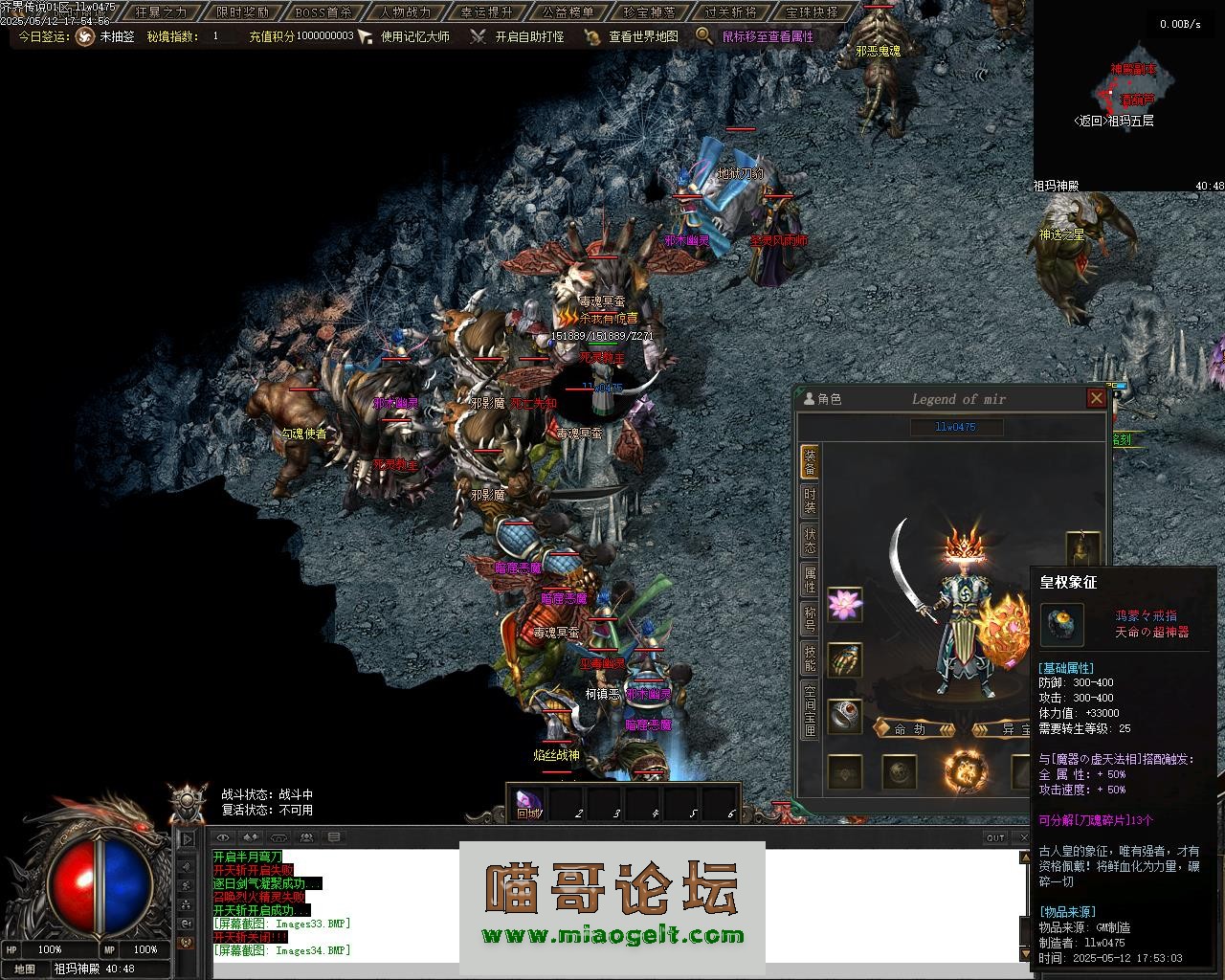Click the 命劫 button
The width and height of the screenshot is (1225, 980).
tap(914, 729)
